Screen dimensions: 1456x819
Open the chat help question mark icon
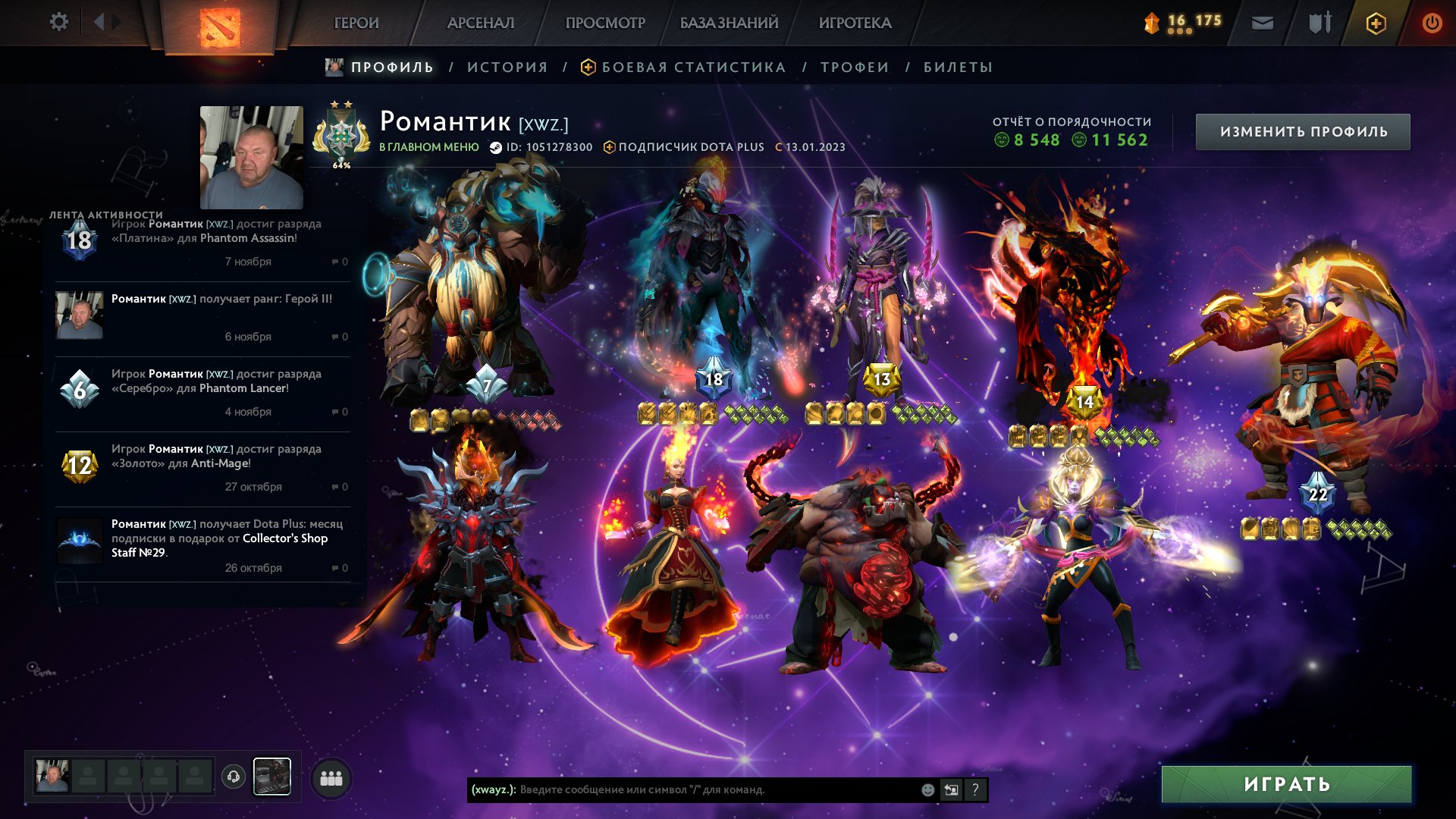976,789
